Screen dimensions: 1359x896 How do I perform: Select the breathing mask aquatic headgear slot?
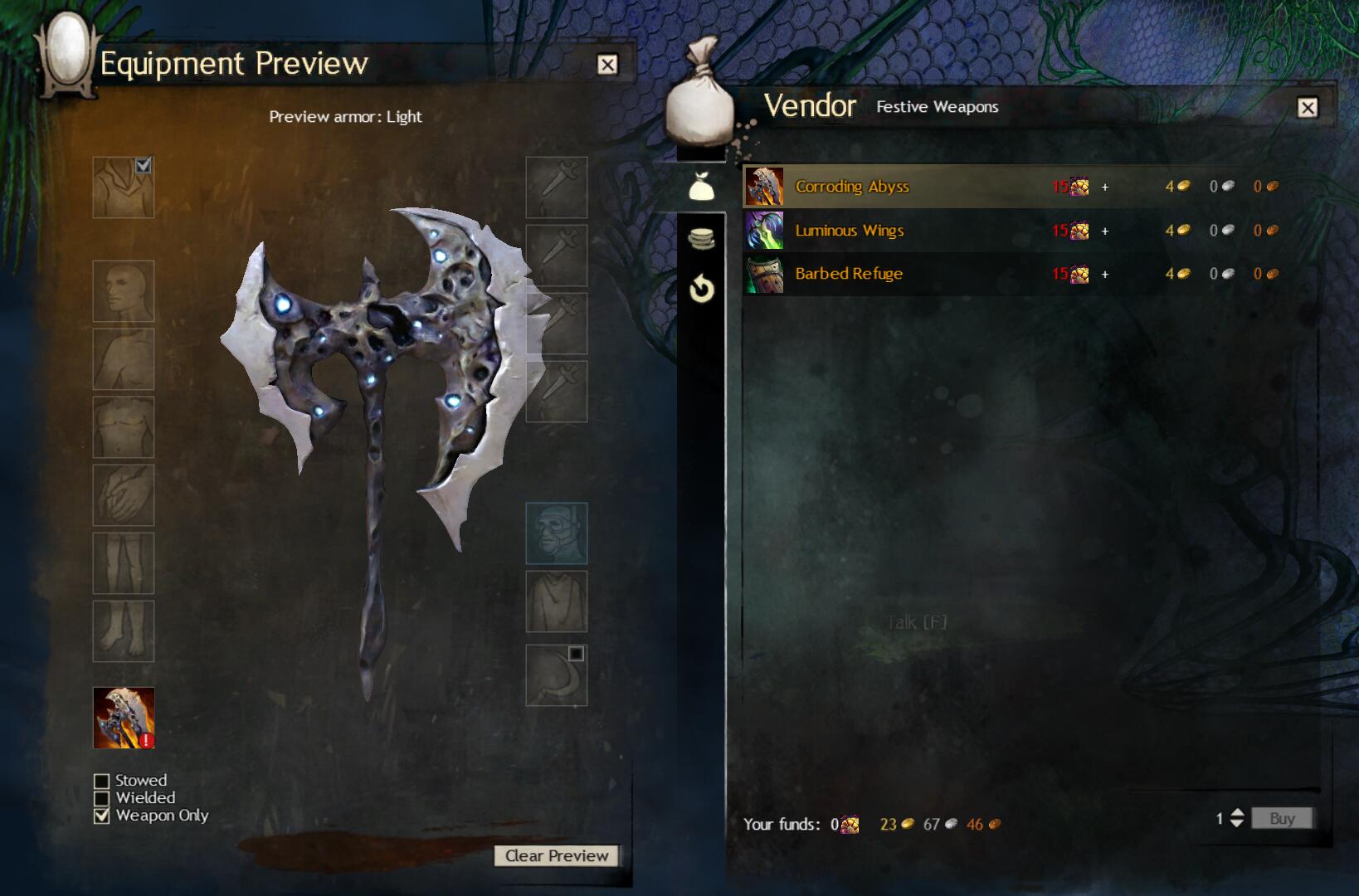pos(557,533)
